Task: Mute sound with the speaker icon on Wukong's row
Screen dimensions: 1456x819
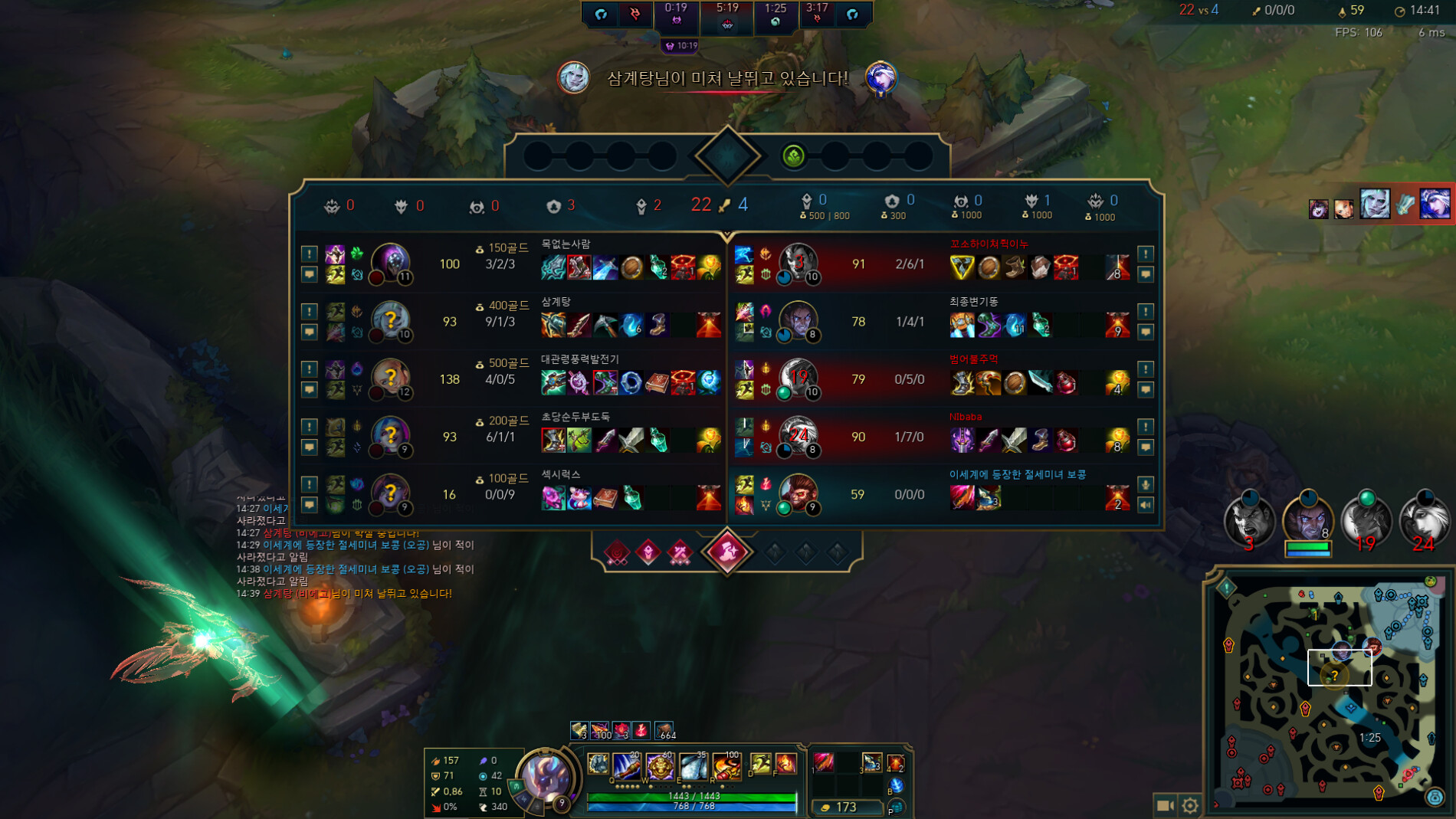Action: pyautogui.click(x=1146, y=505)
